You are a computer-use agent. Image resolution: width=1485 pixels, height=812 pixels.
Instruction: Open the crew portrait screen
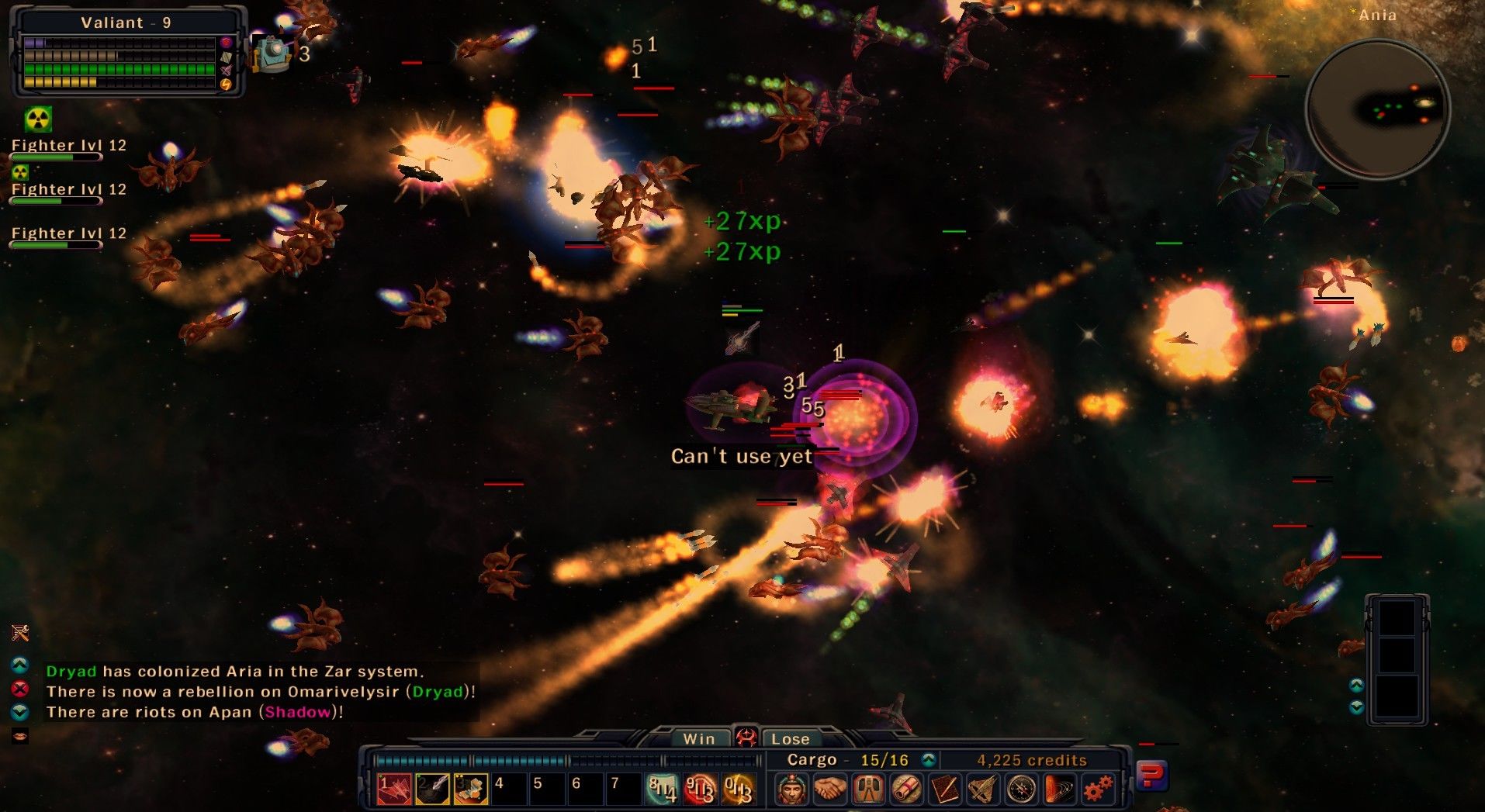pyautogui.click(x=791, y=789)
